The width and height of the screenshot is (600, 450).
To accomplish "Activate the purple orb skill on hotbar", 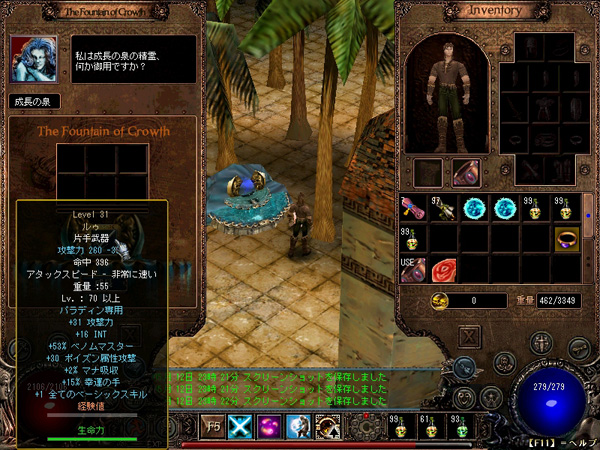I will (270, 425).
